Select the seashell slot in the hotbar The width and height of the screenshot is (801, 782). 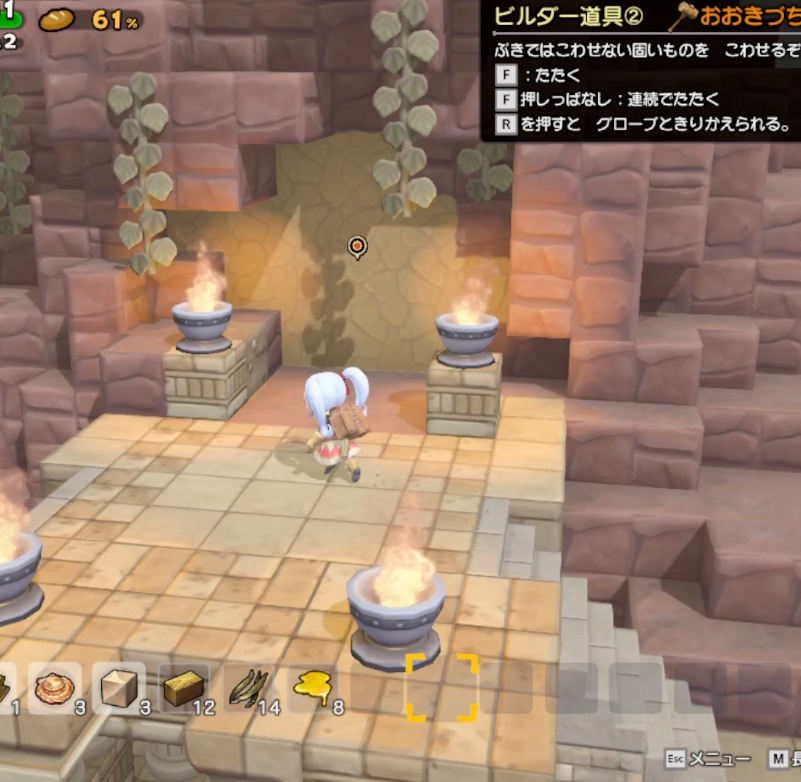coord(54,687)
